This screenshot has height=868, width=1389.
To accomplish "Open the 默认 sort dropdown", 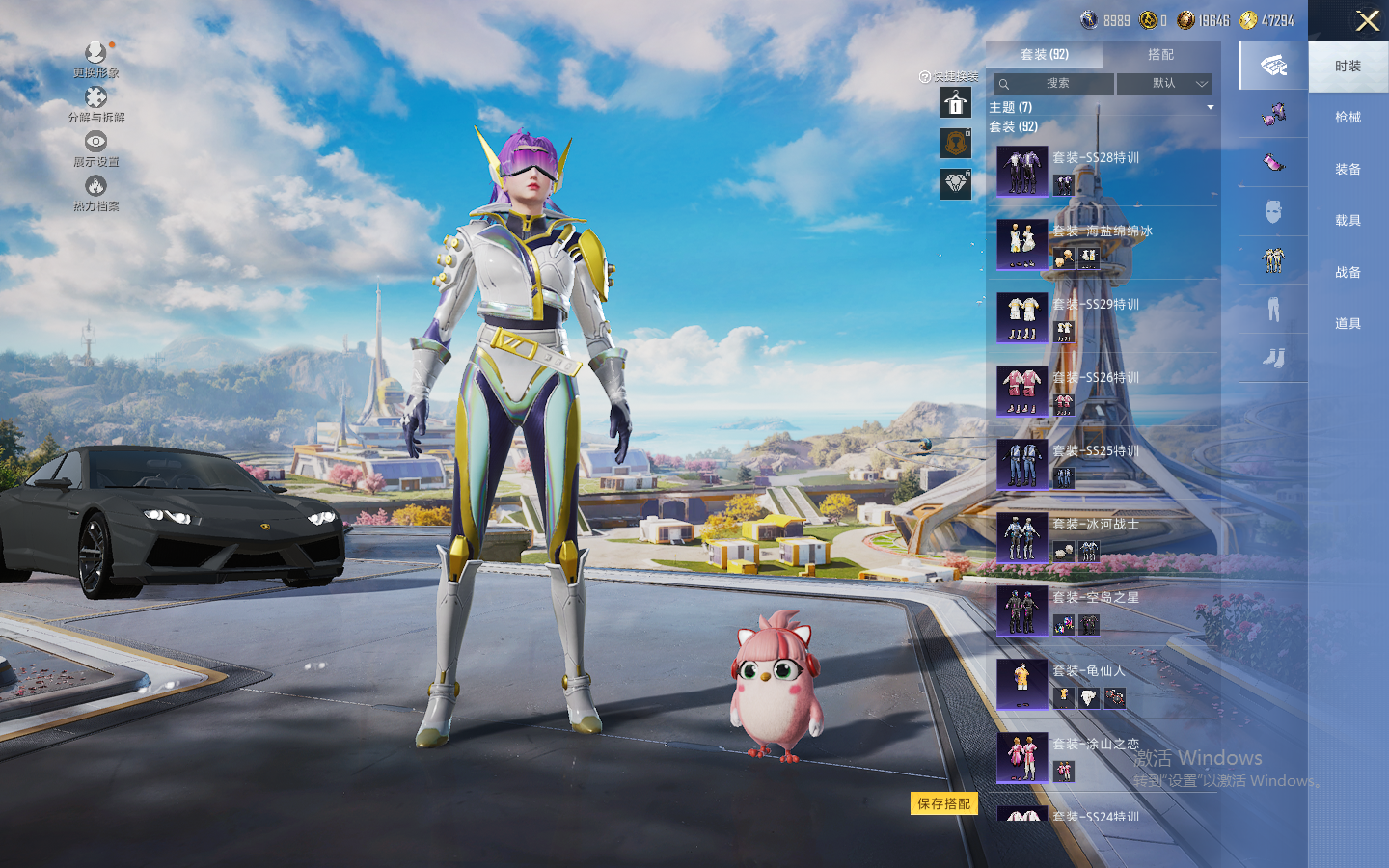I will tap(1164, 84).
